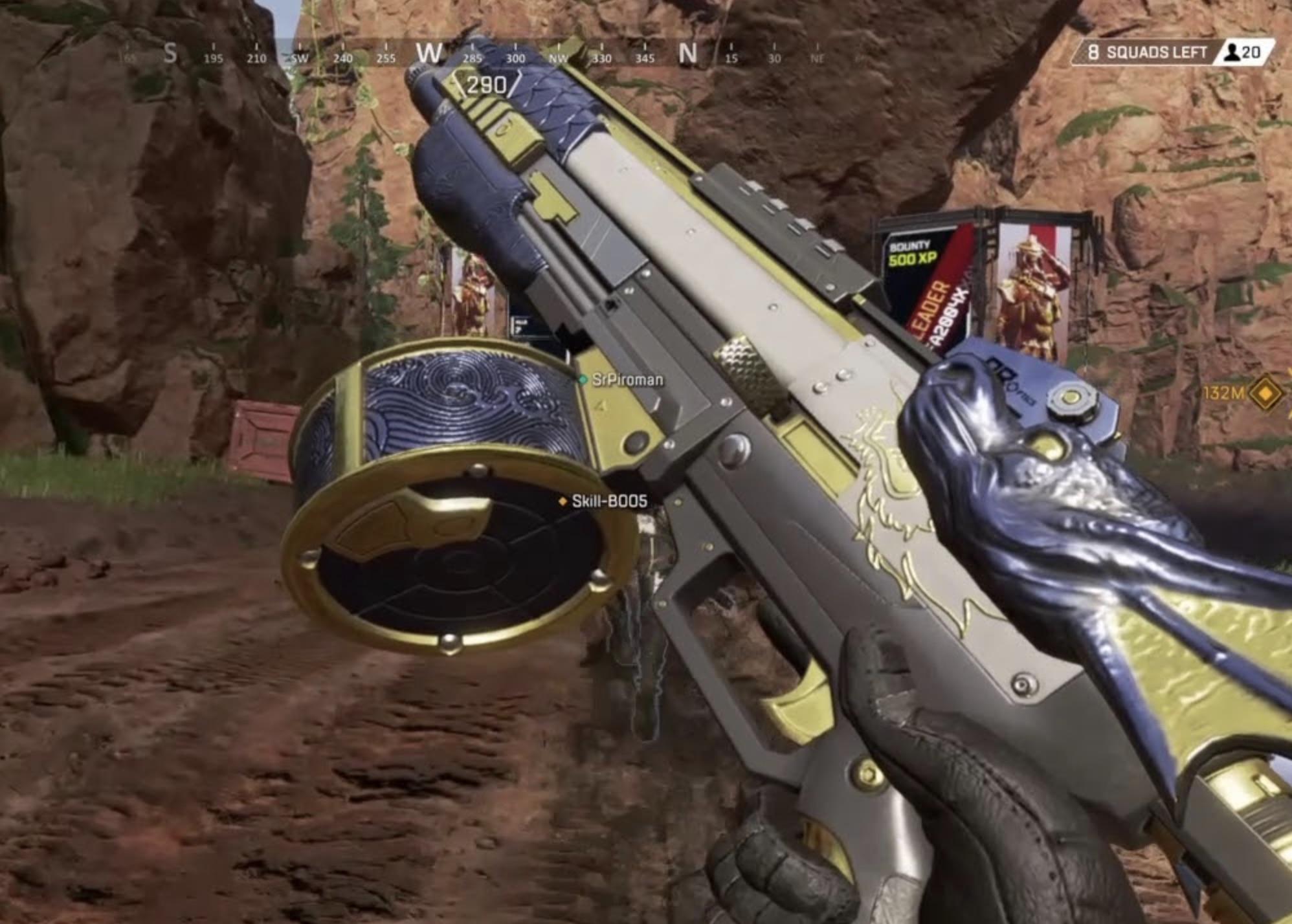This screenshot has height=924, width=1292.
Task: Click the 210 mark on the compass
Action: pos(258,58)
